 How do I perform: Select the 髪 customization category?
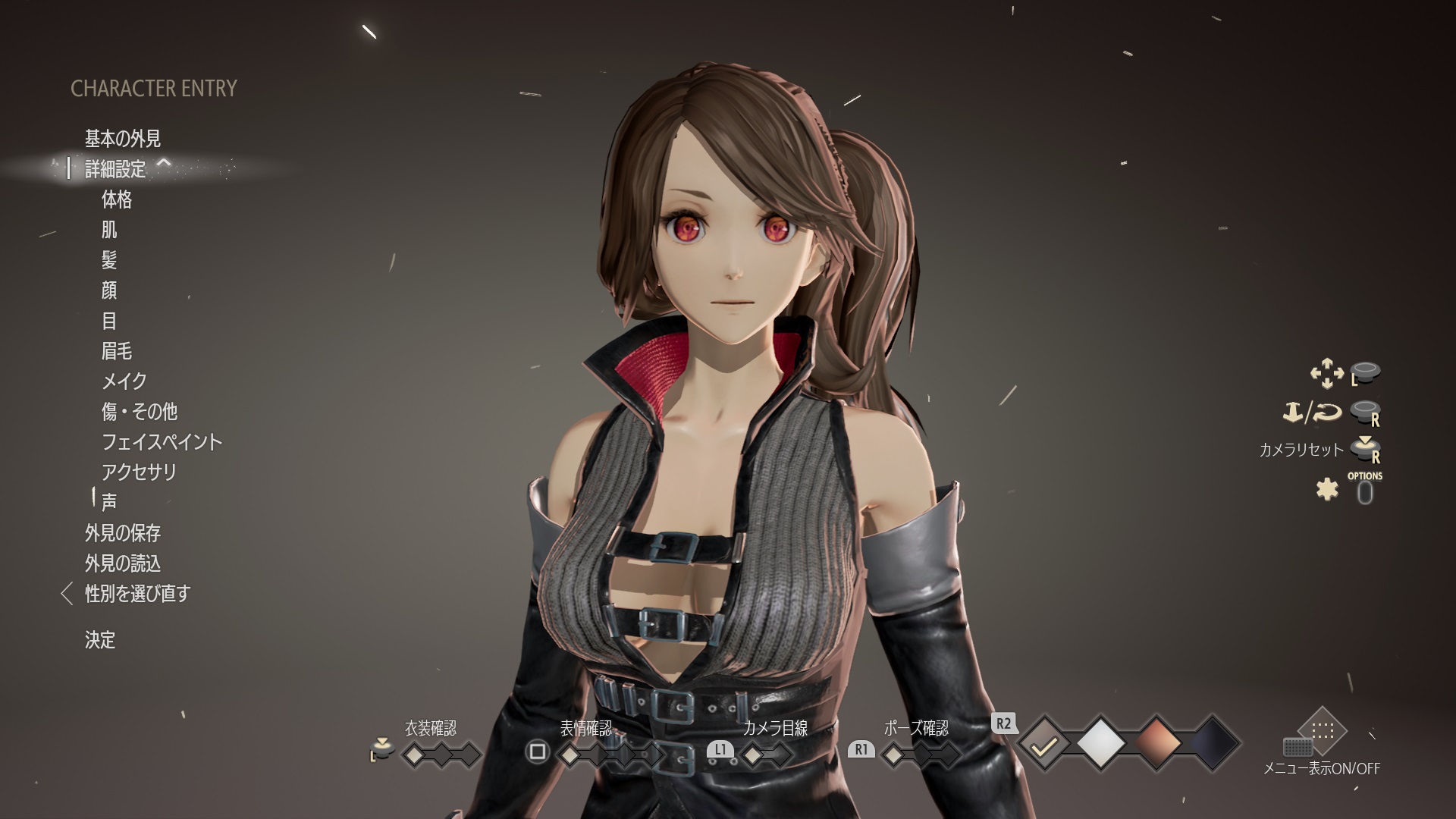108,261
